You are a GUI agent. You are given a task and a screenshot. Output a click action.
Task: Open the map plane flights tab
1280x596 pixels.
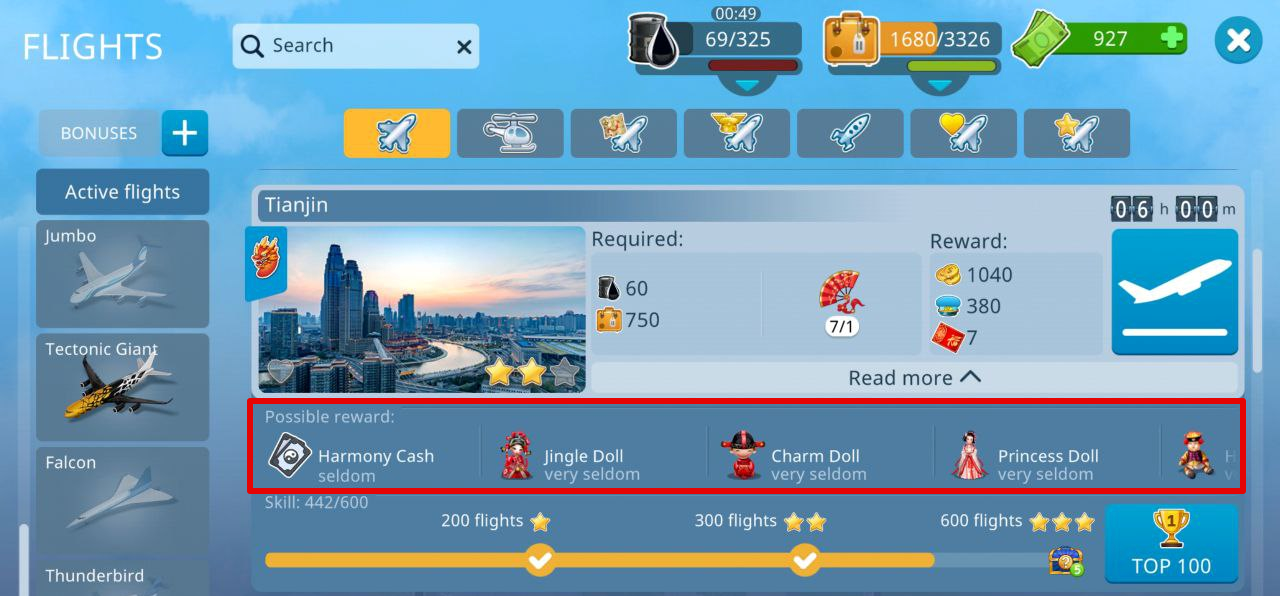click(x=623, y=134)
